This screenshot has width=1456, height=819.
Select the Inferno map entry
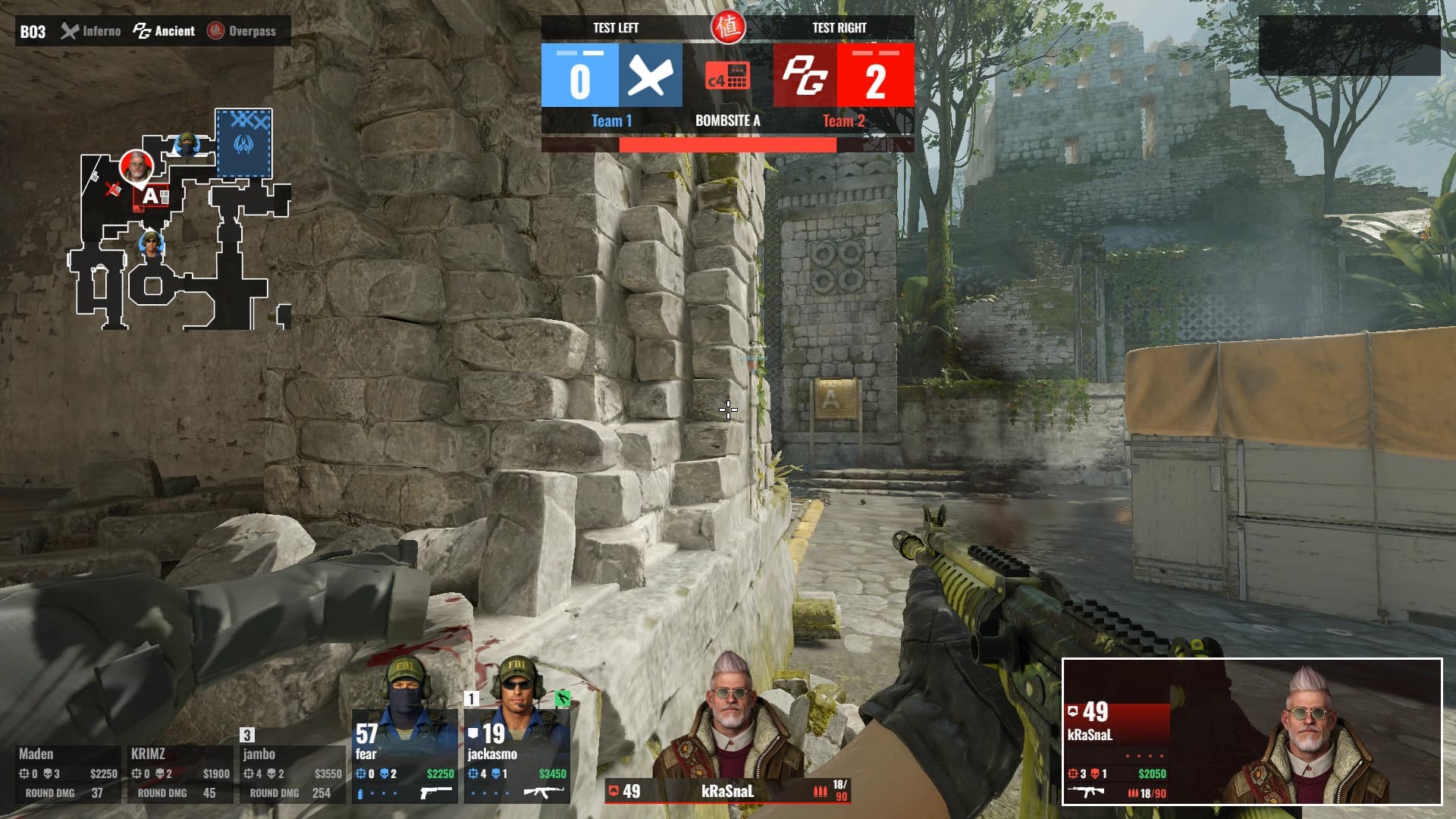tap(91, 31)
